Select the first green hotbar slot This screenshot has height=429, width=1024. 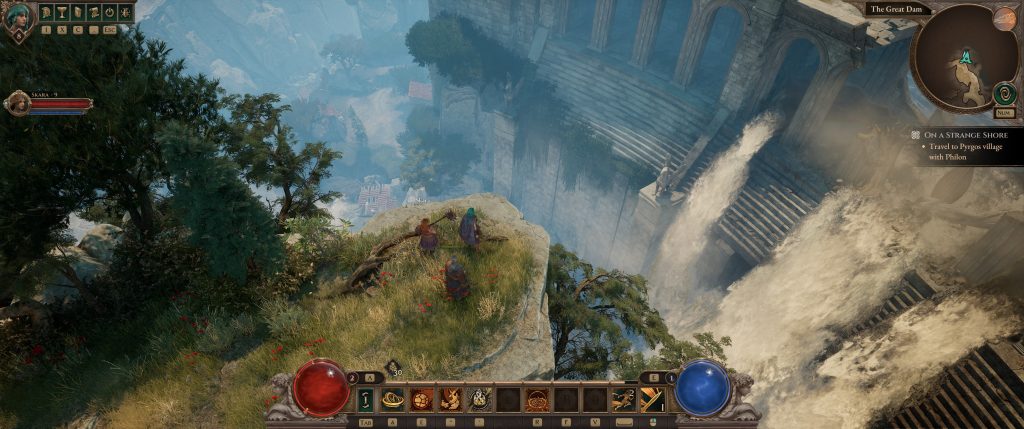point(365,400)
